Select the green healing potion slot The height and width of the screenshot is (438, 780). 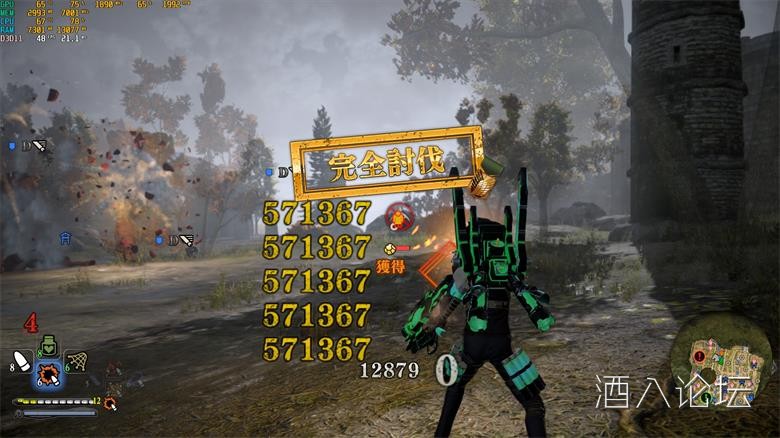click(x=47, y=347)
